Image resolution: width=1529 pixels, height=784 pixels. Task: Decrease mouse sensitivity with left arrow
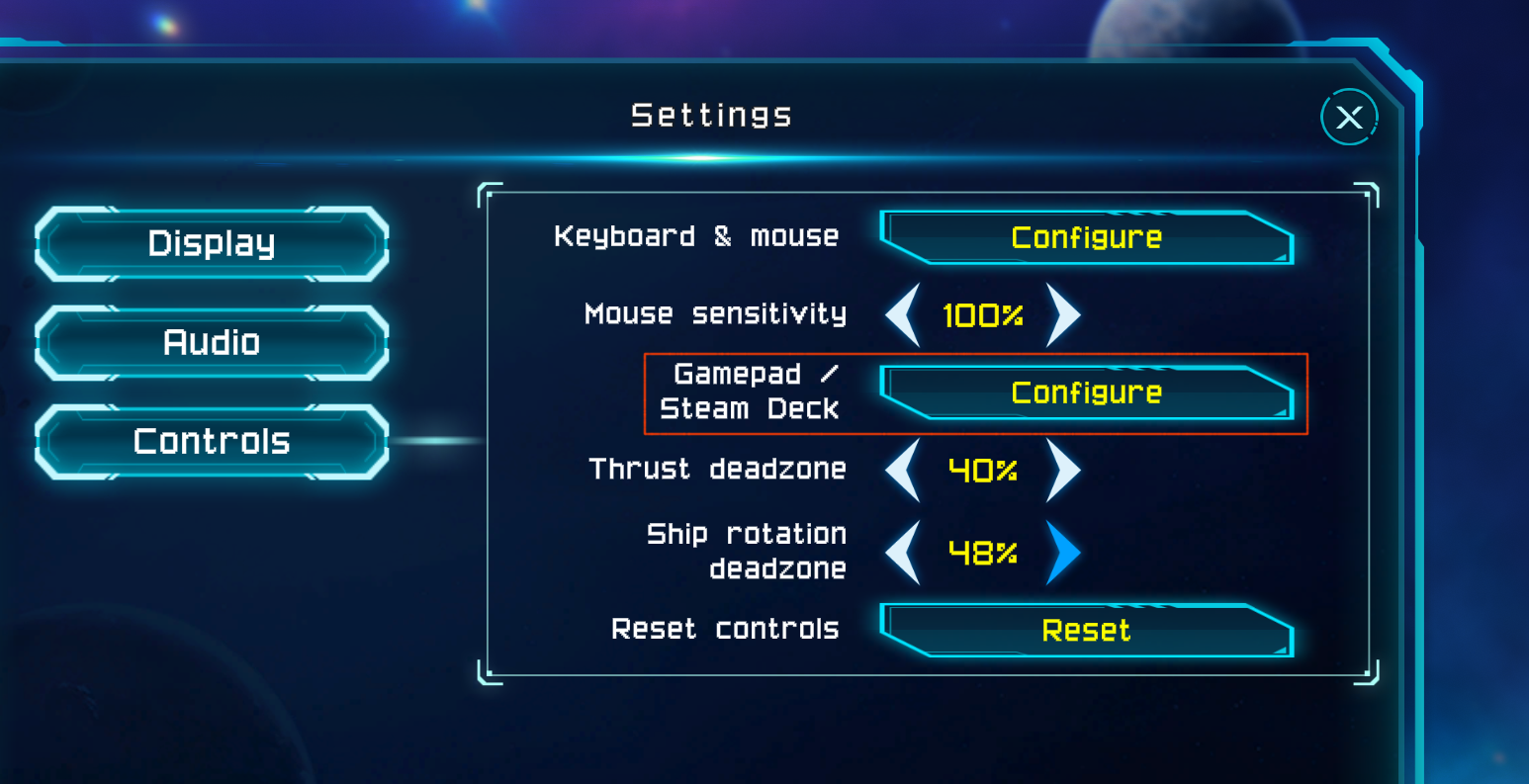901,314
